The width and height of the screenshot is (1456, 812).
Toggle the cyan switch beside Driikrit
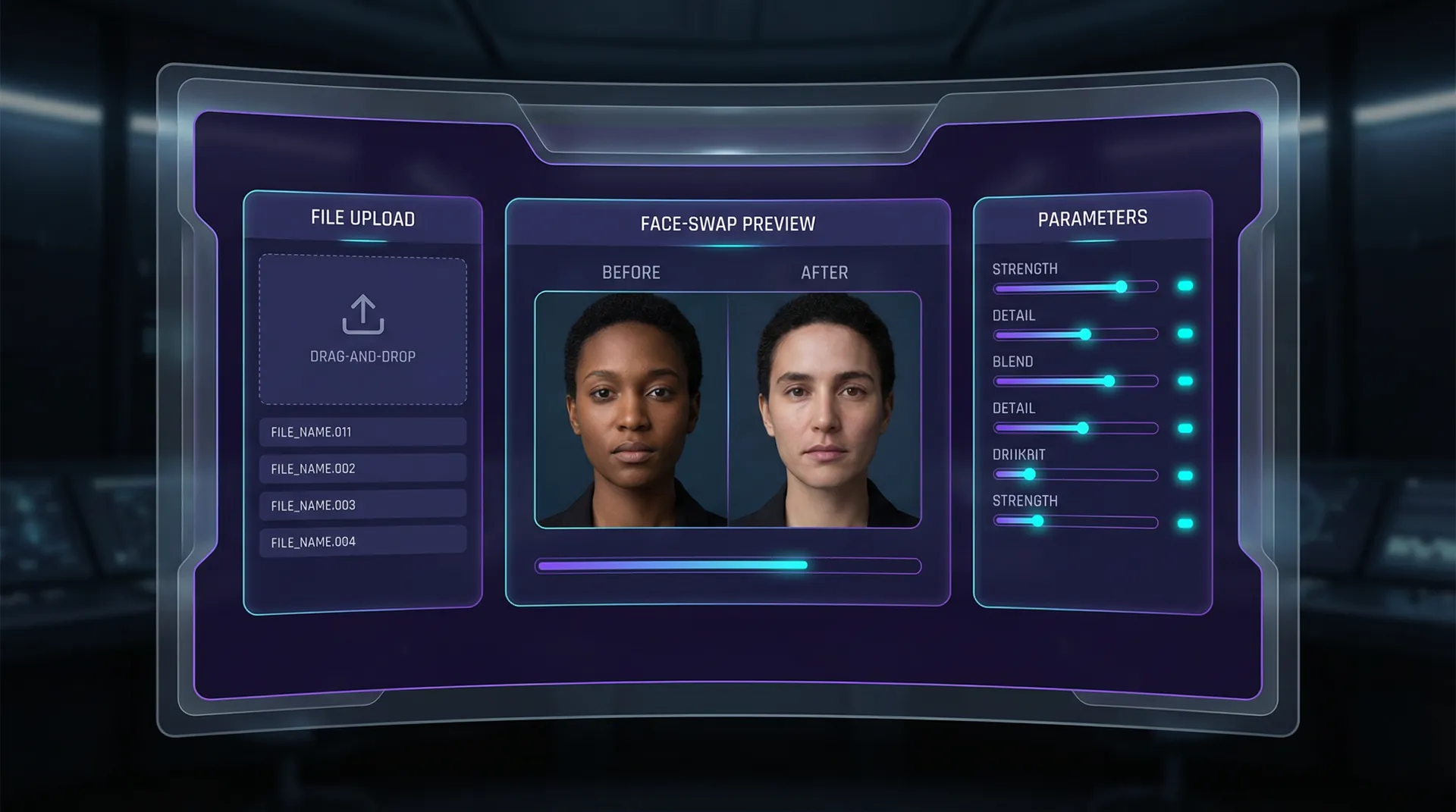pos(1185,476)
